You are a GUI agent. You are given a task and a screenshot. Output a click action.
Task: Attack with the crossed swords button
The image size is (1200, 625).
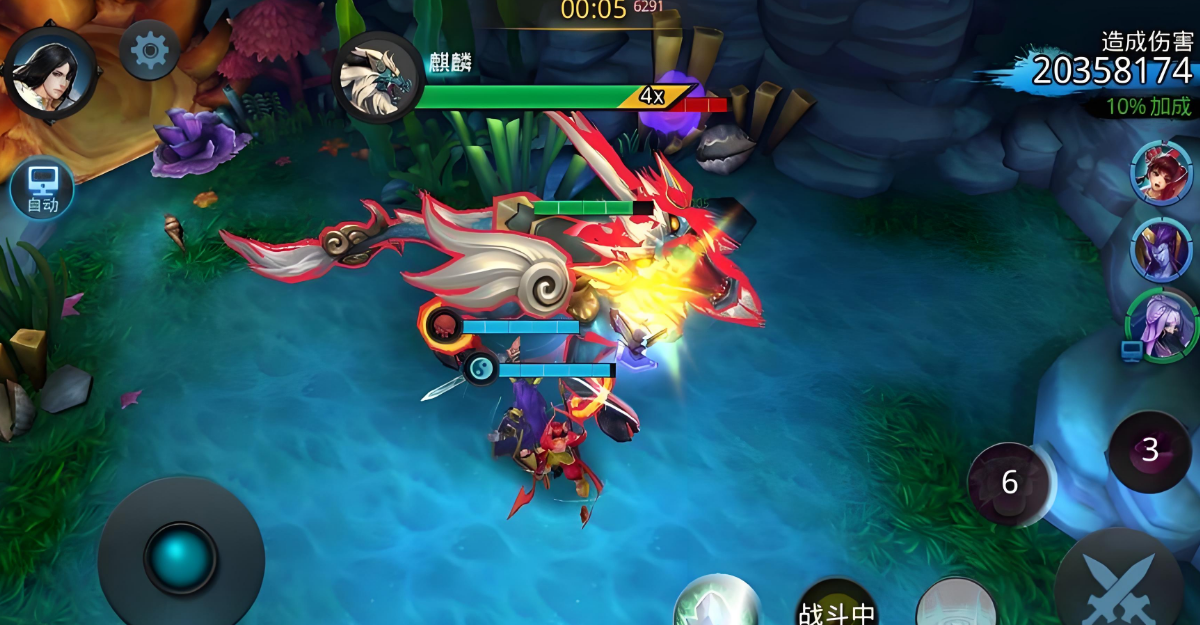pos(1125,587)
